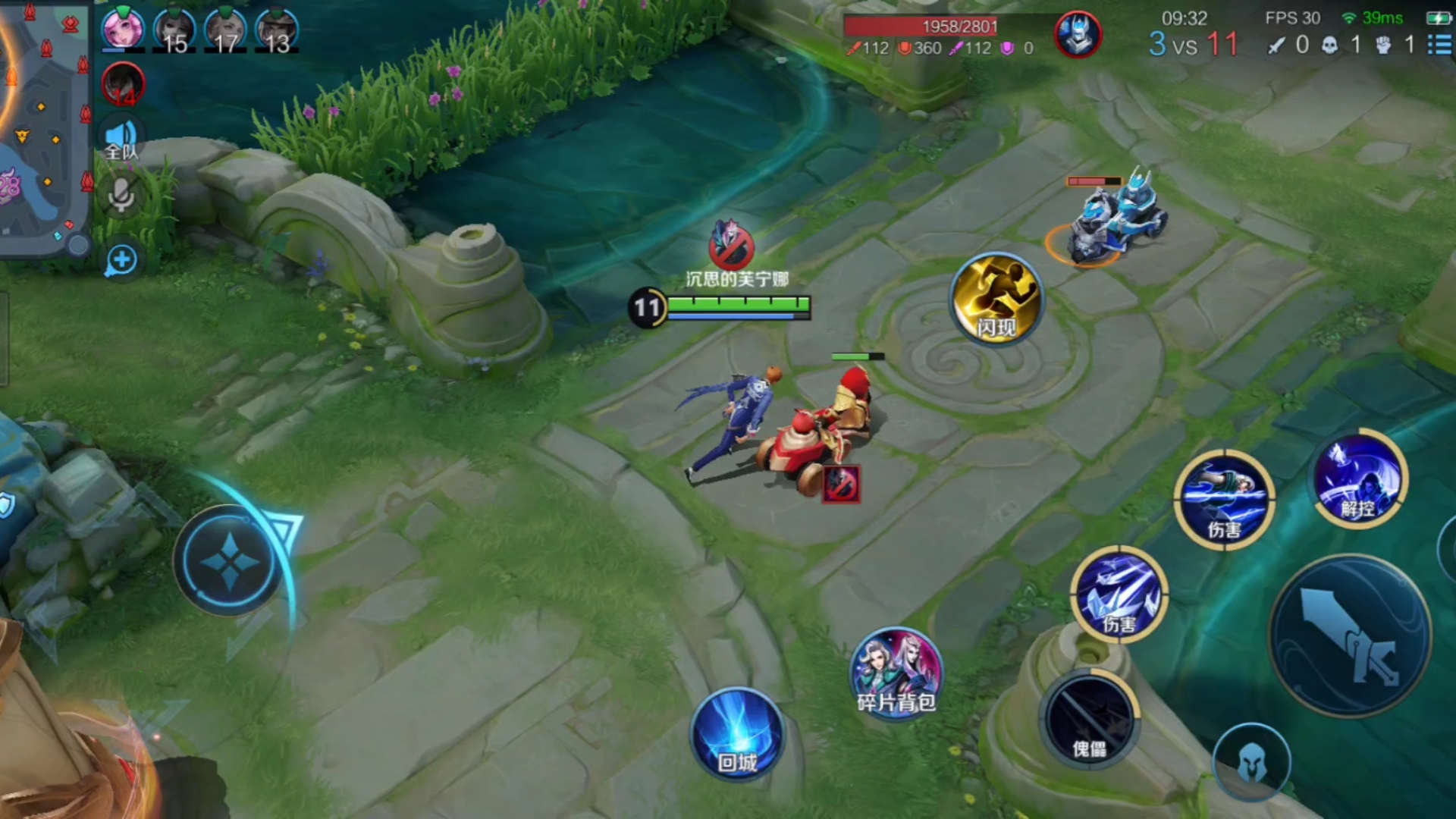The image size is (1456, 819).
Task: Activate the 回城 recall button
Action: coord(737,734)
